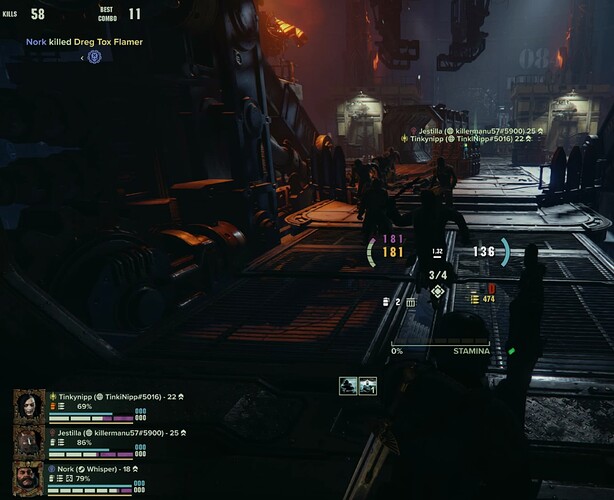Click the ammo crate icon beside the grenades
The height and width of the screenshot is (500, 614).
pos(410,301)
